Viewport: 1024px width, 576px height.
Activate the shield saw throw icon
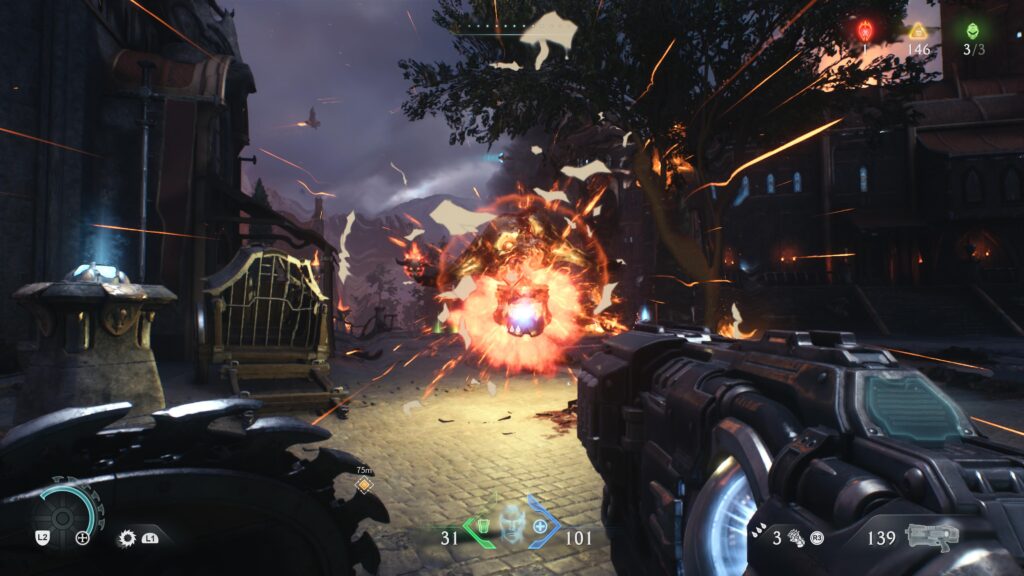click(127, 538)
